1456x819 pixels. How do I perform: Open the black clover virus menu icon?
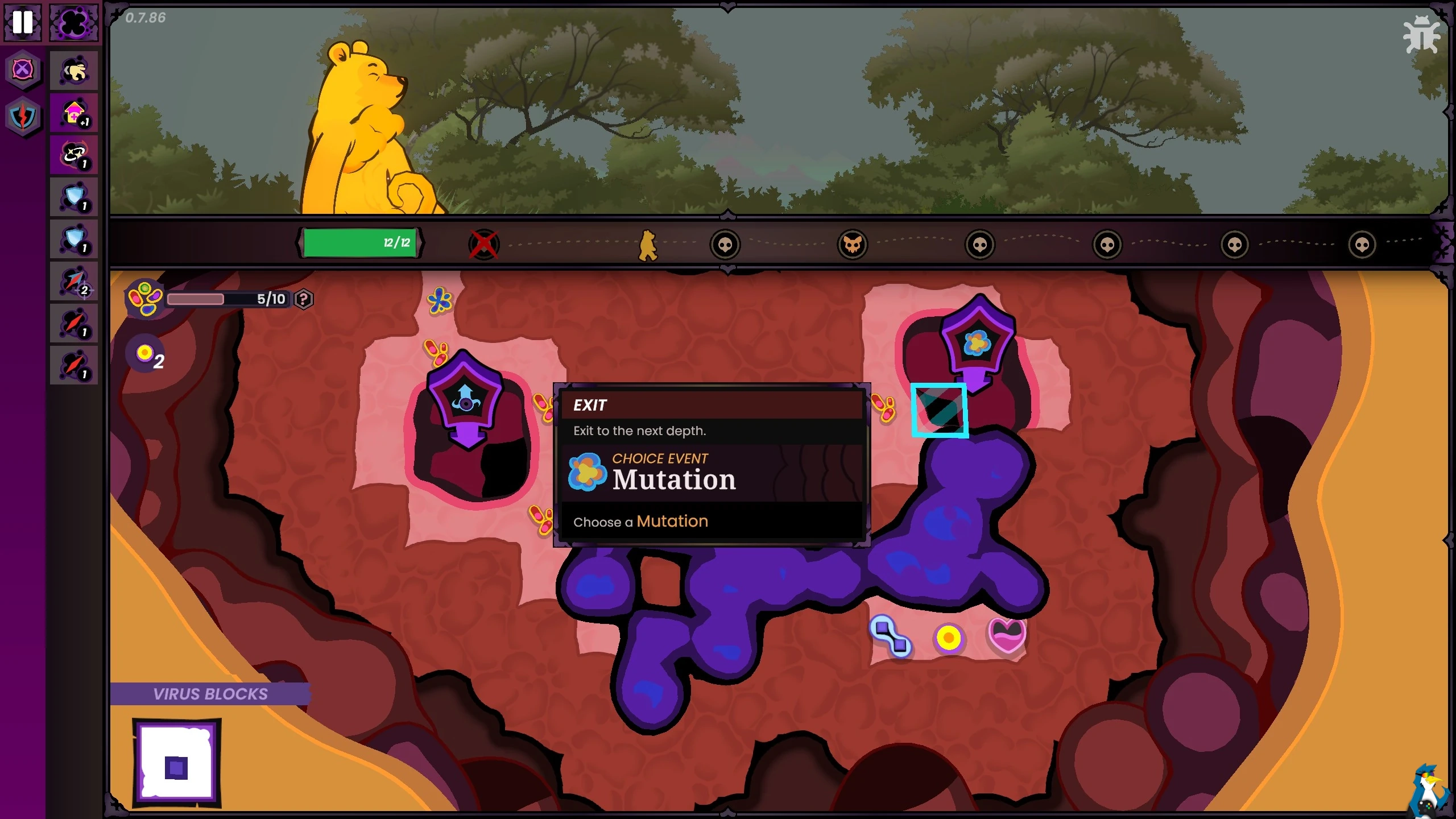74,22
